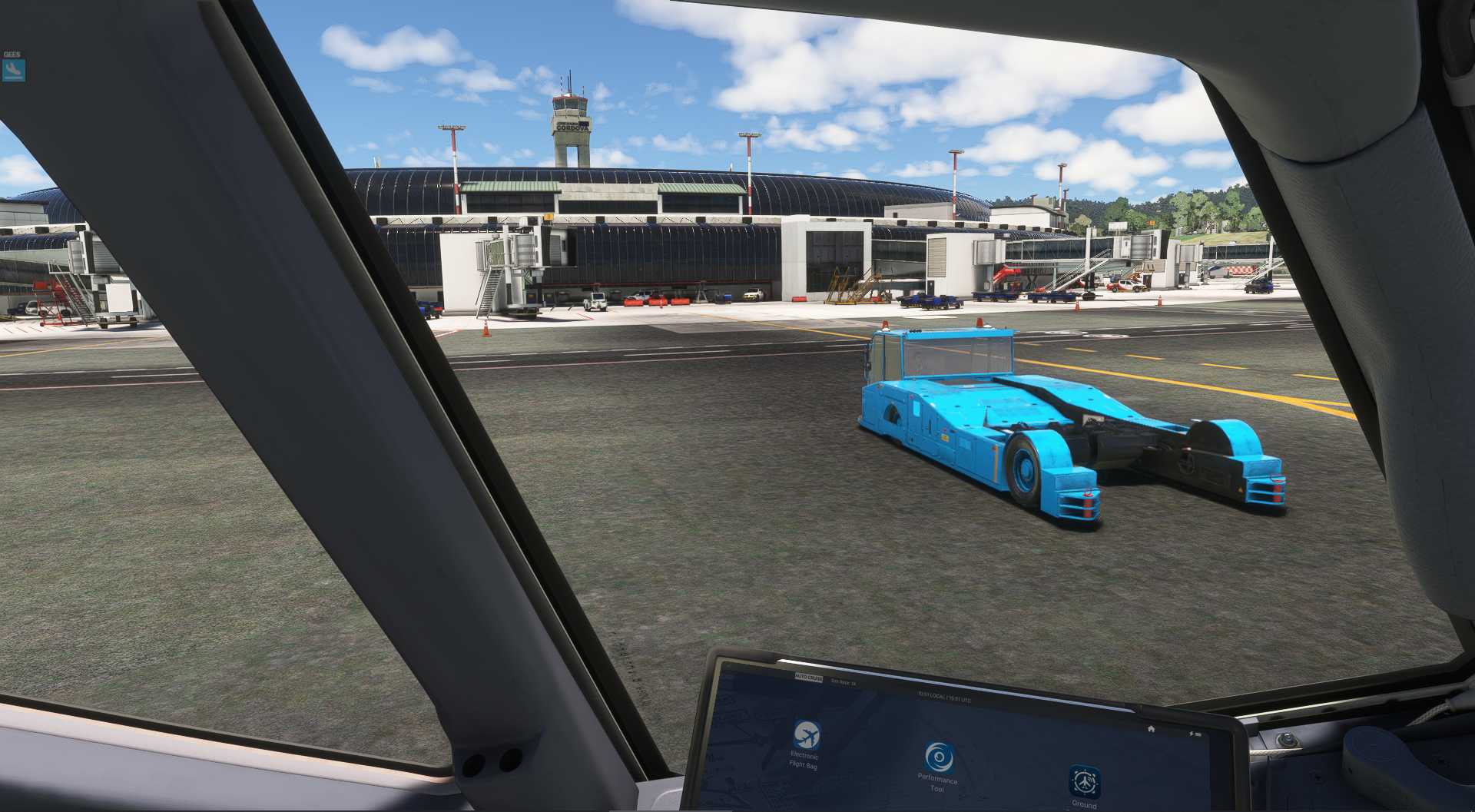Open the Electronic Flight Bag app
1475x812 pixels.
coord(807,735)
